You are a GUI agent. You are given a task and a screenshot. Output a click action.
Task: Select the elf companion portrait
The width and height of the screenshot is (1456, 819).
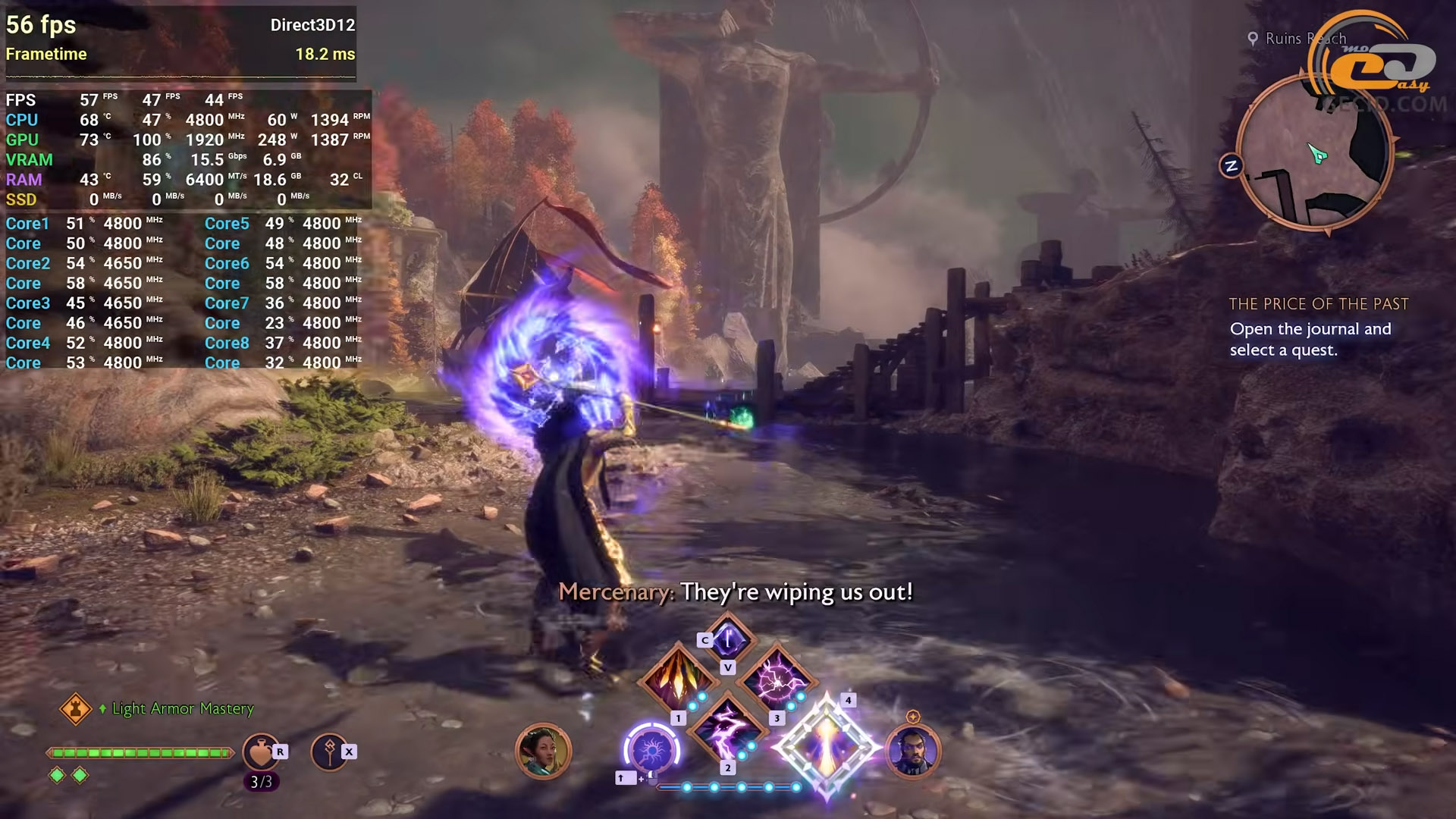[x=543, y=752]
